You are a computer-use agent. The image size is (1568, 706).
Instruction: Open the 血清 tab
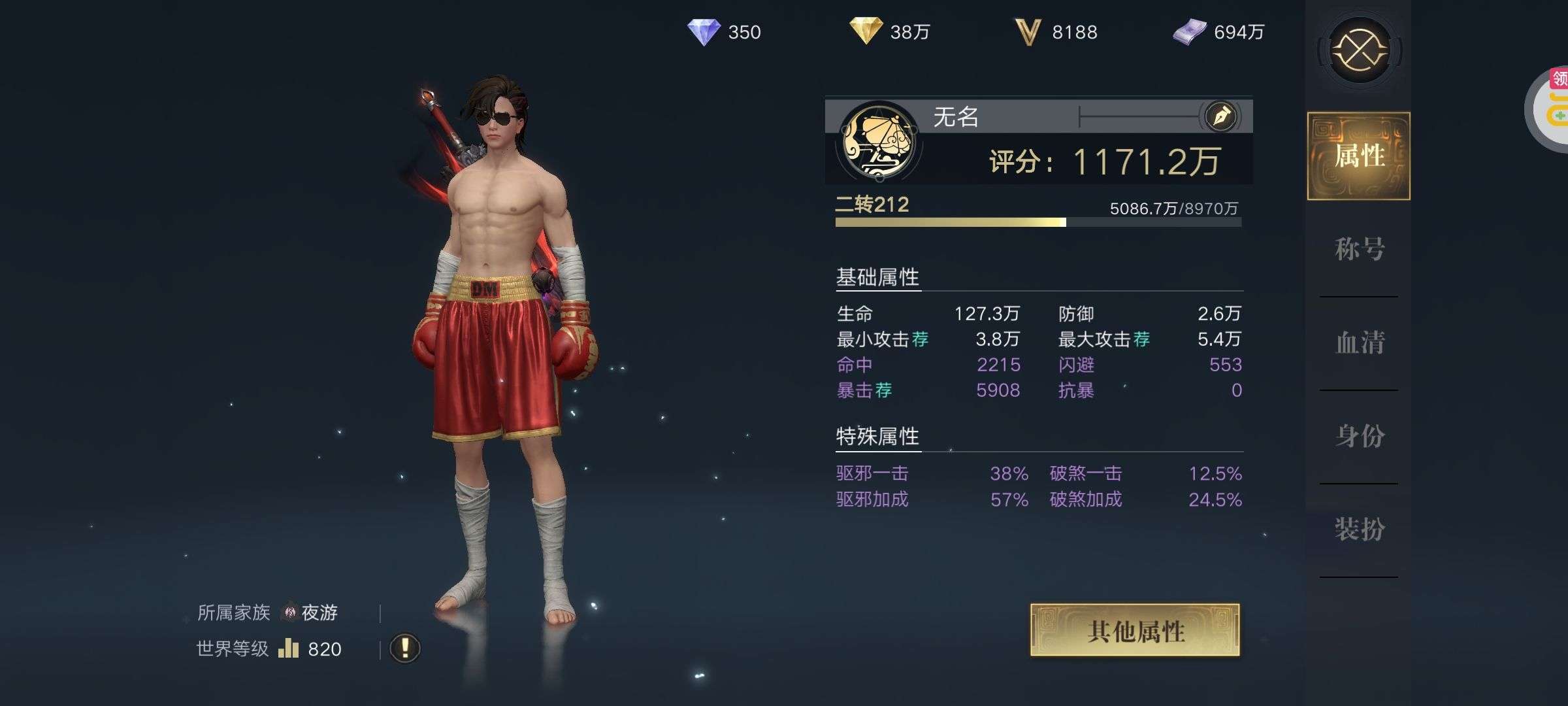click(x=1359, y=343)
